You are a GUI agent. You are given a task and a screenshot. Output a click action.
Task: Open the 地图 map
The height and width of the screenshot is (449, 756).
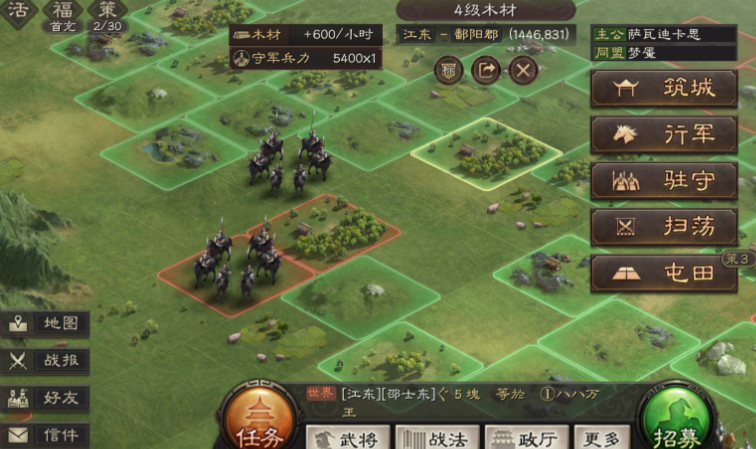point(47,324)
